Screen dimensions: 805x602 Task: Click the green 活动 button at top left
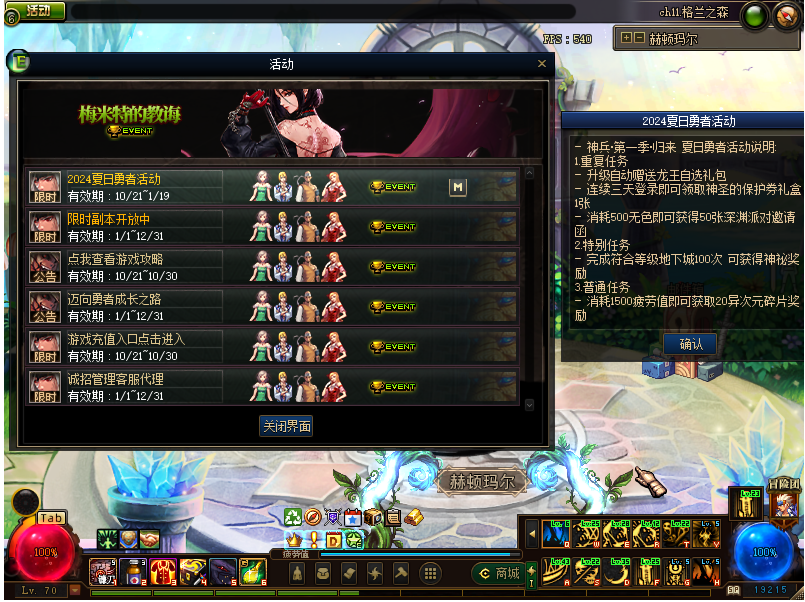pos(38,11)
